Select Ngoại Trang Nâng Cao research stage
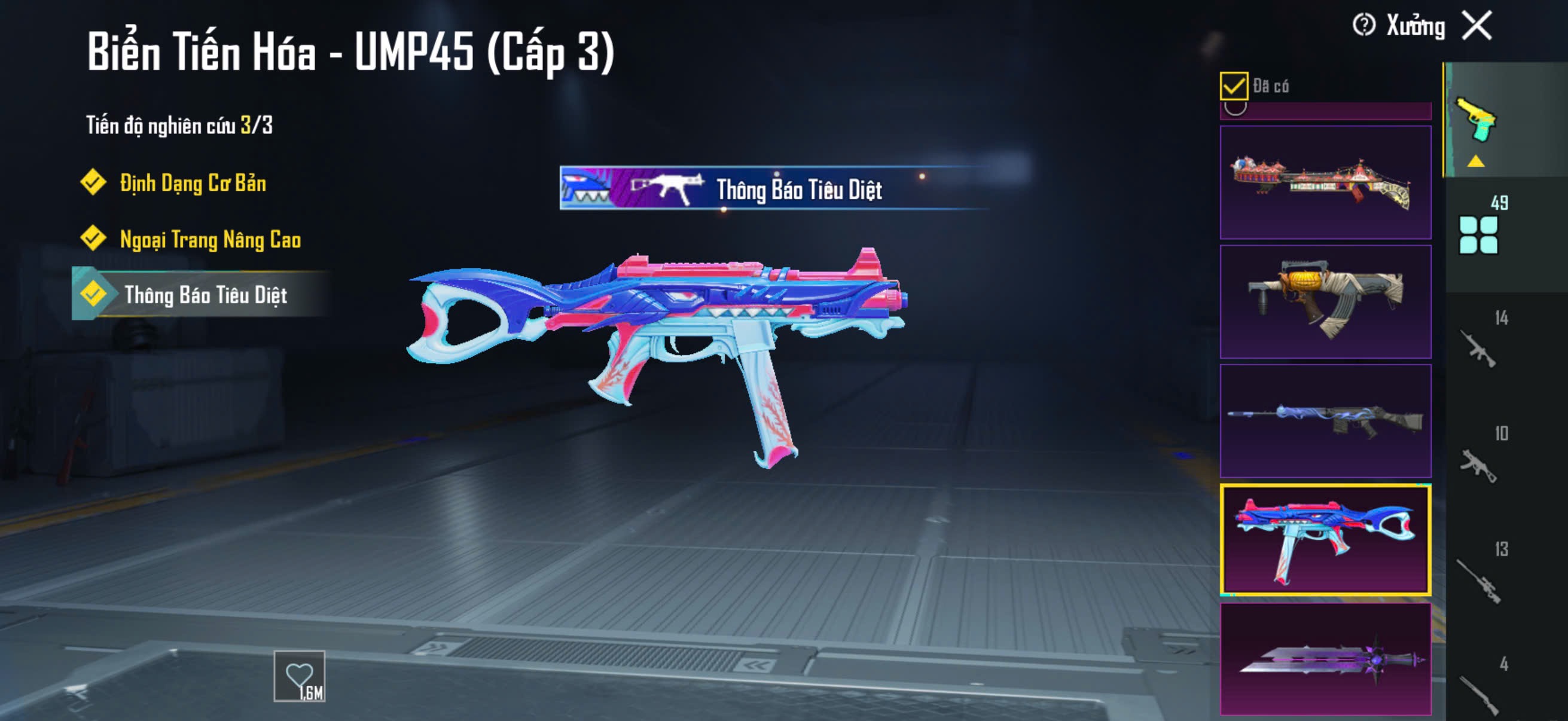This screenshot has width=1568, height=721. [x=210, y=239]
